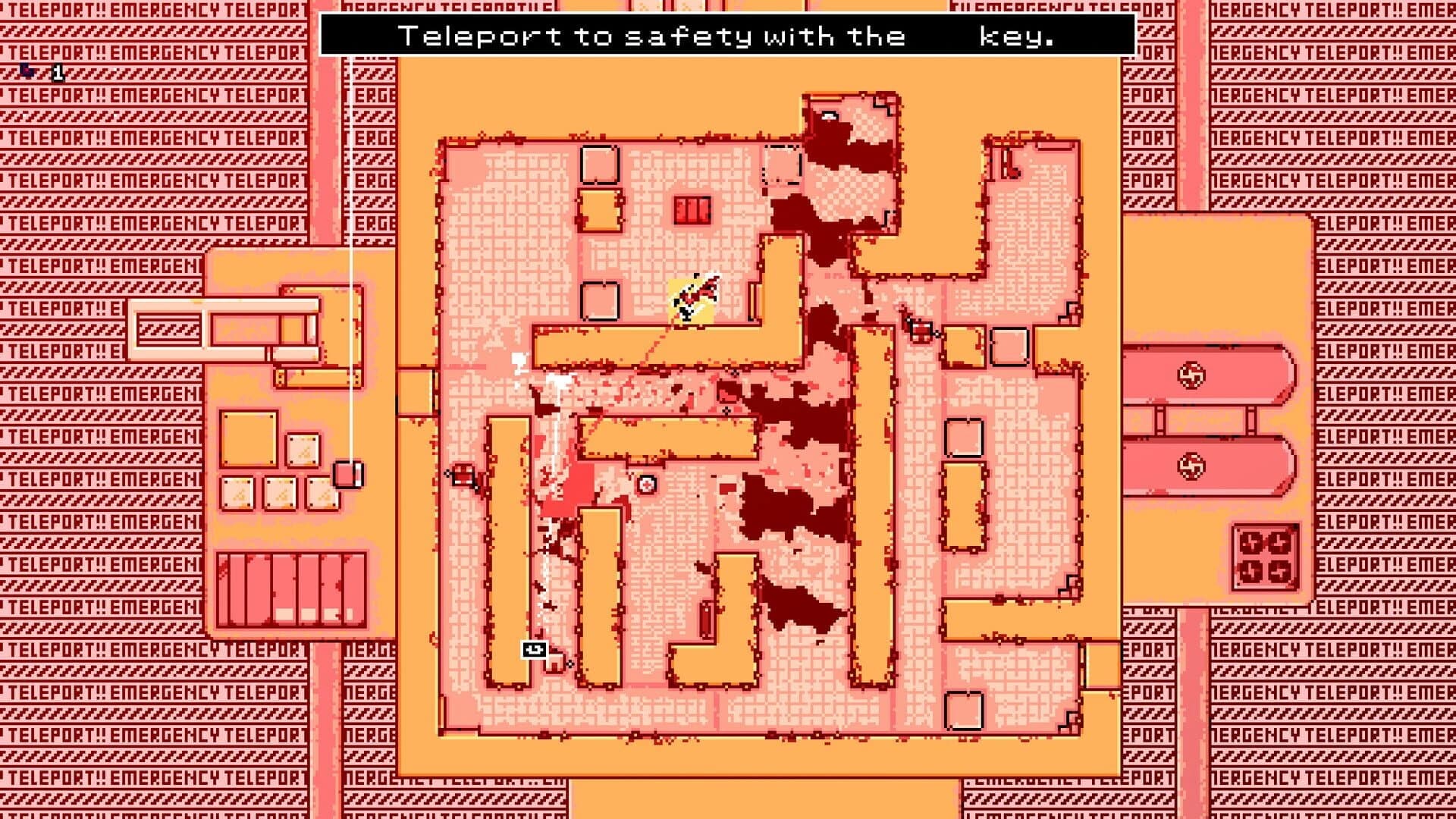Click the health cross pickup in the arena
1456x819 pixels.
tap(646, 485)
